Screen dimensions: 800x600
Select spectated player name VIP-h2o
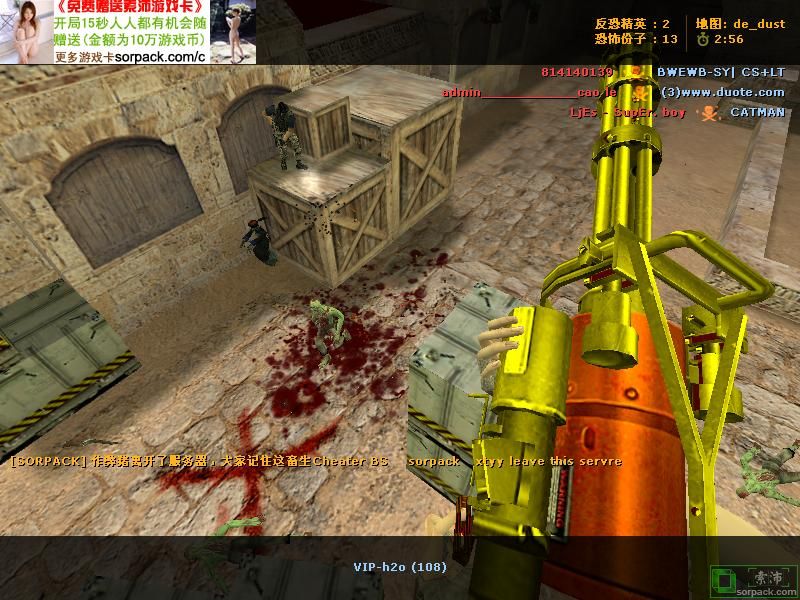pyautogui.click(x=399, y=567)
